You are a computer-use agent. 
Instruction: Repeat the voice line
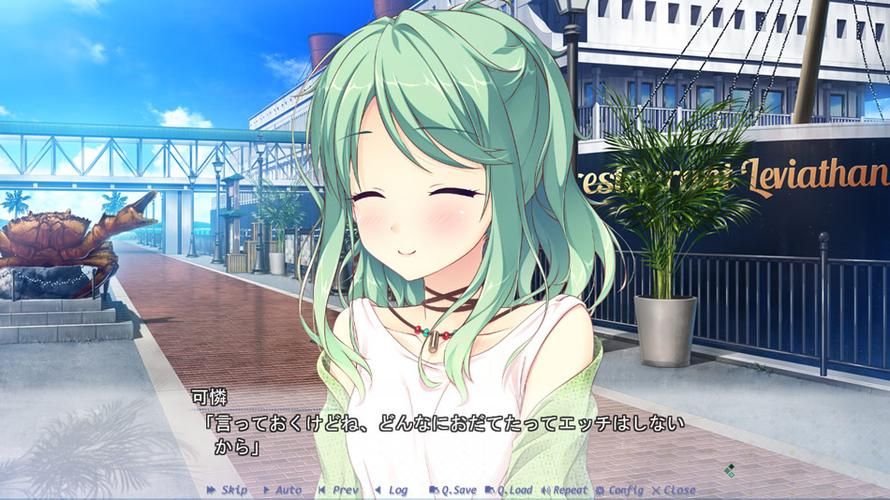click(565, 490)
